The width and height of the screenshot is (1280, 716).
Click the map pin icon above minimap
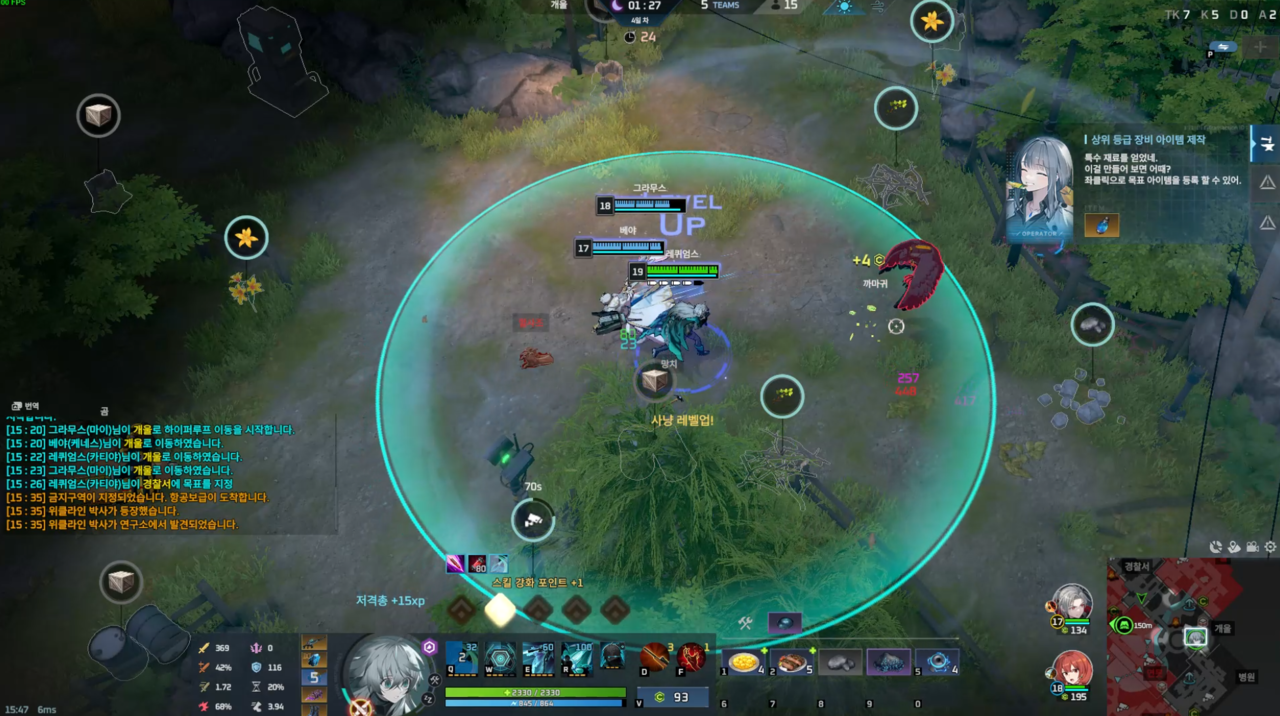[x=1234, y=547]
